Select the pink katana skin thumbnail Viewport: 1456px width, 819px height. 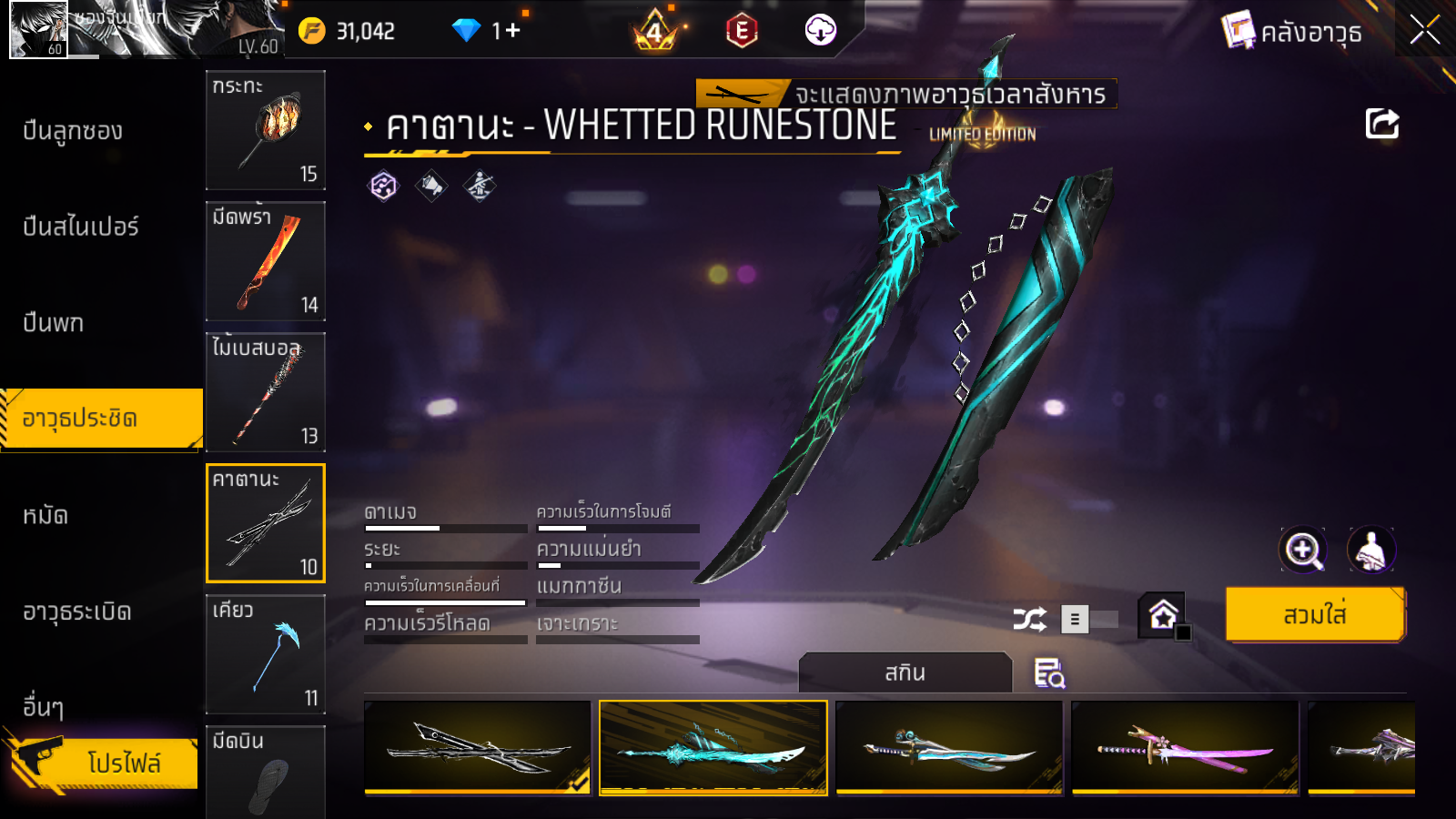[1185, 748]
